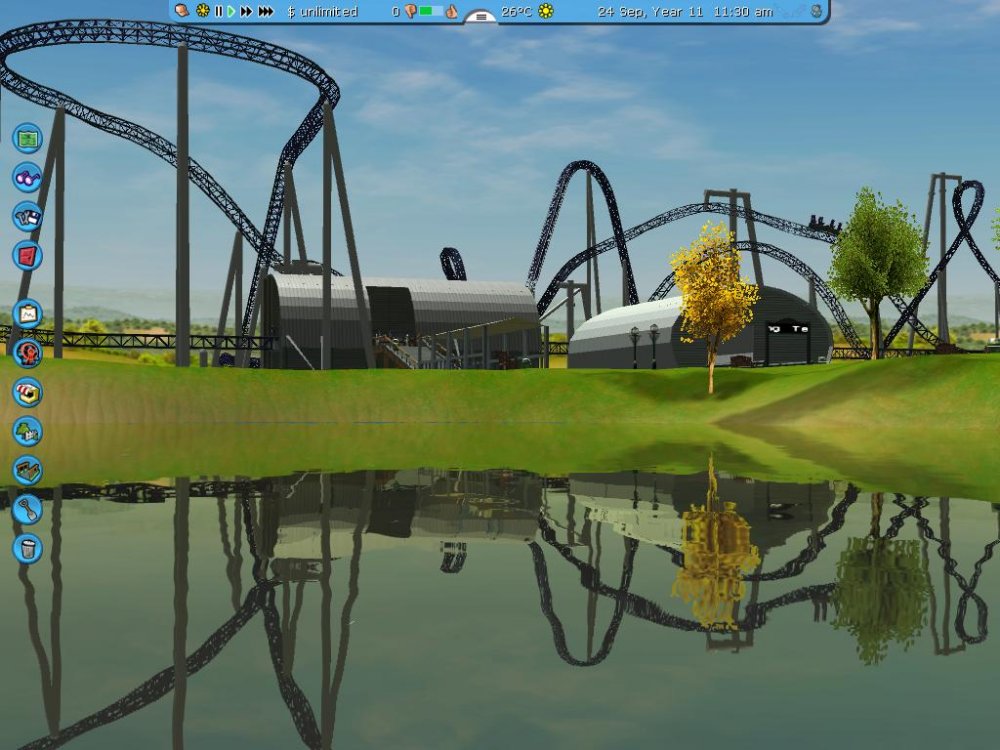Select the shovel terrain tool
Viewport: 1000px width, 750px height.
pos(27,509)
